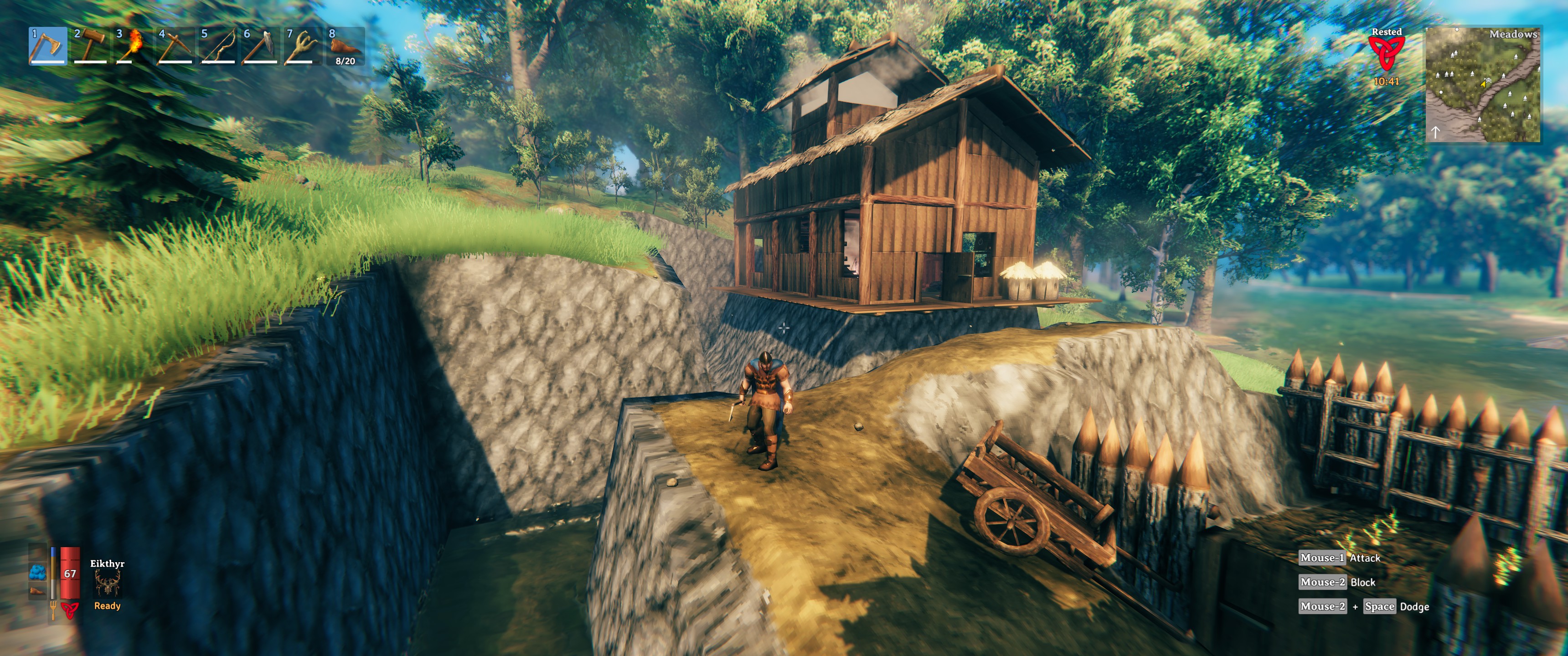Activate the Eikthyr forsaken power icon
The width and height of the screenshot is (1568, 656).
[x=107, y=584]
